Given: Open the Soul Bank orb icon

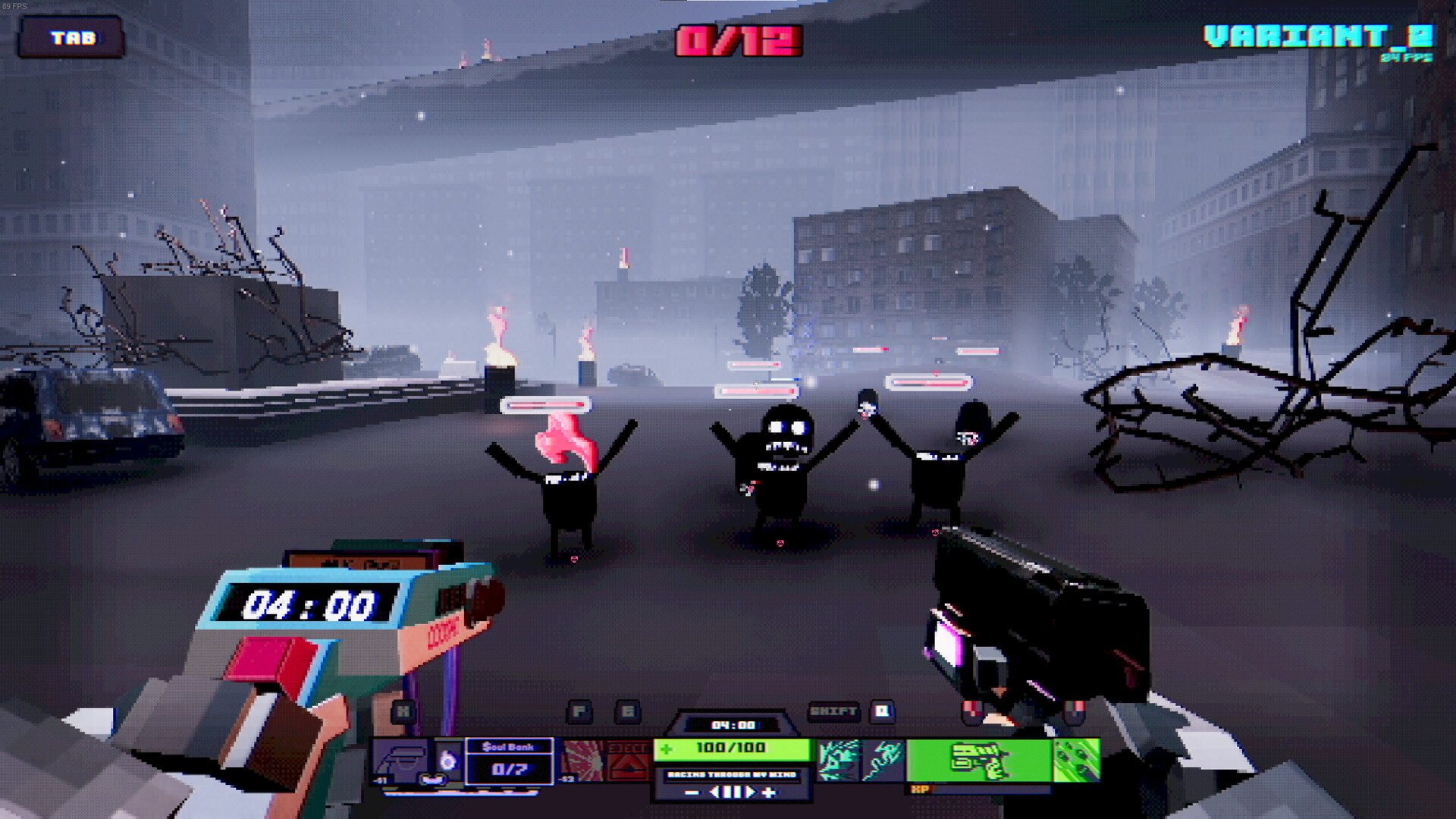Looking at the screenshot, I should 448,759.
